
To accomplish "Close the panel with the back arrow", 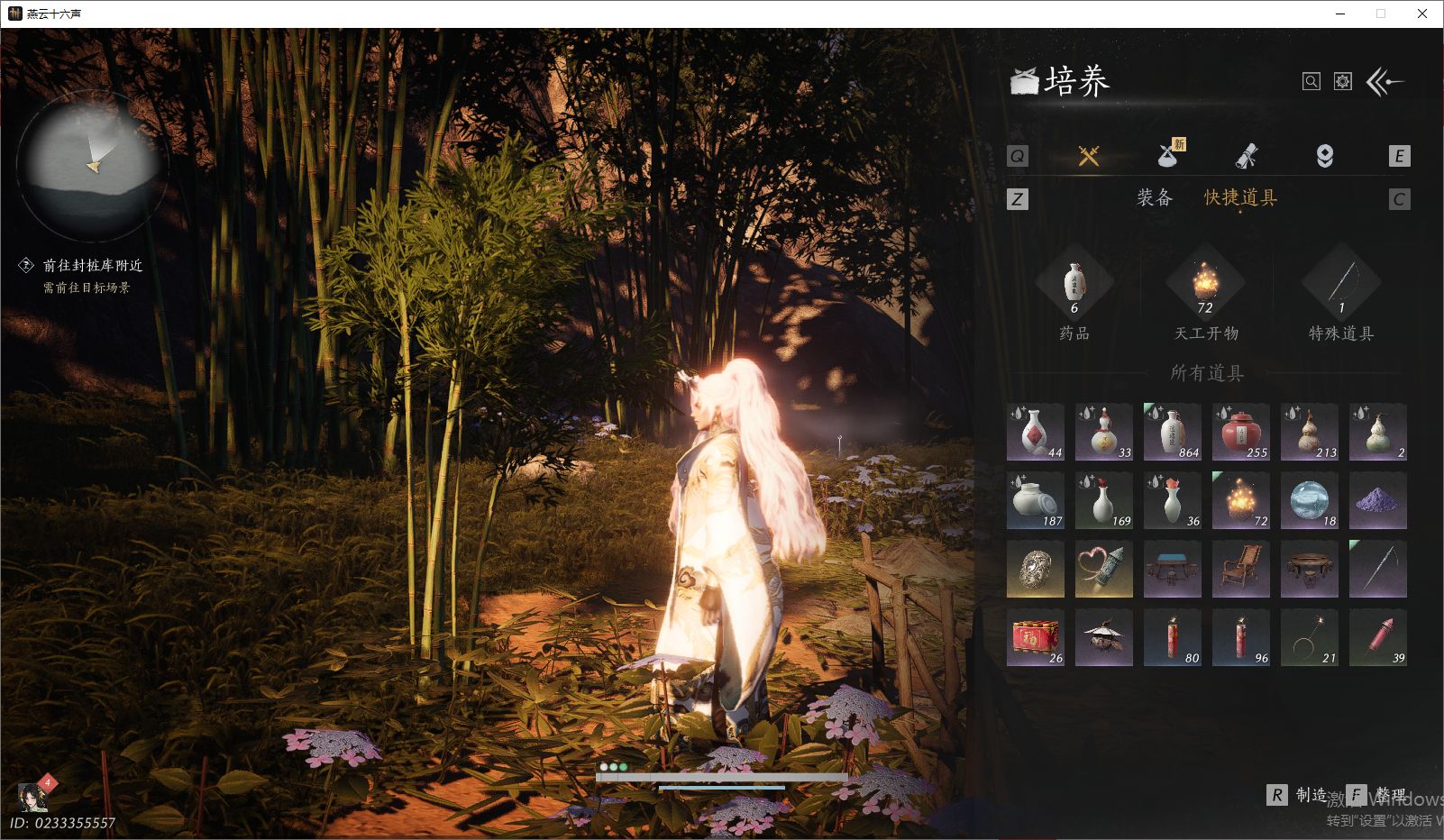I will click(1385, 82).
